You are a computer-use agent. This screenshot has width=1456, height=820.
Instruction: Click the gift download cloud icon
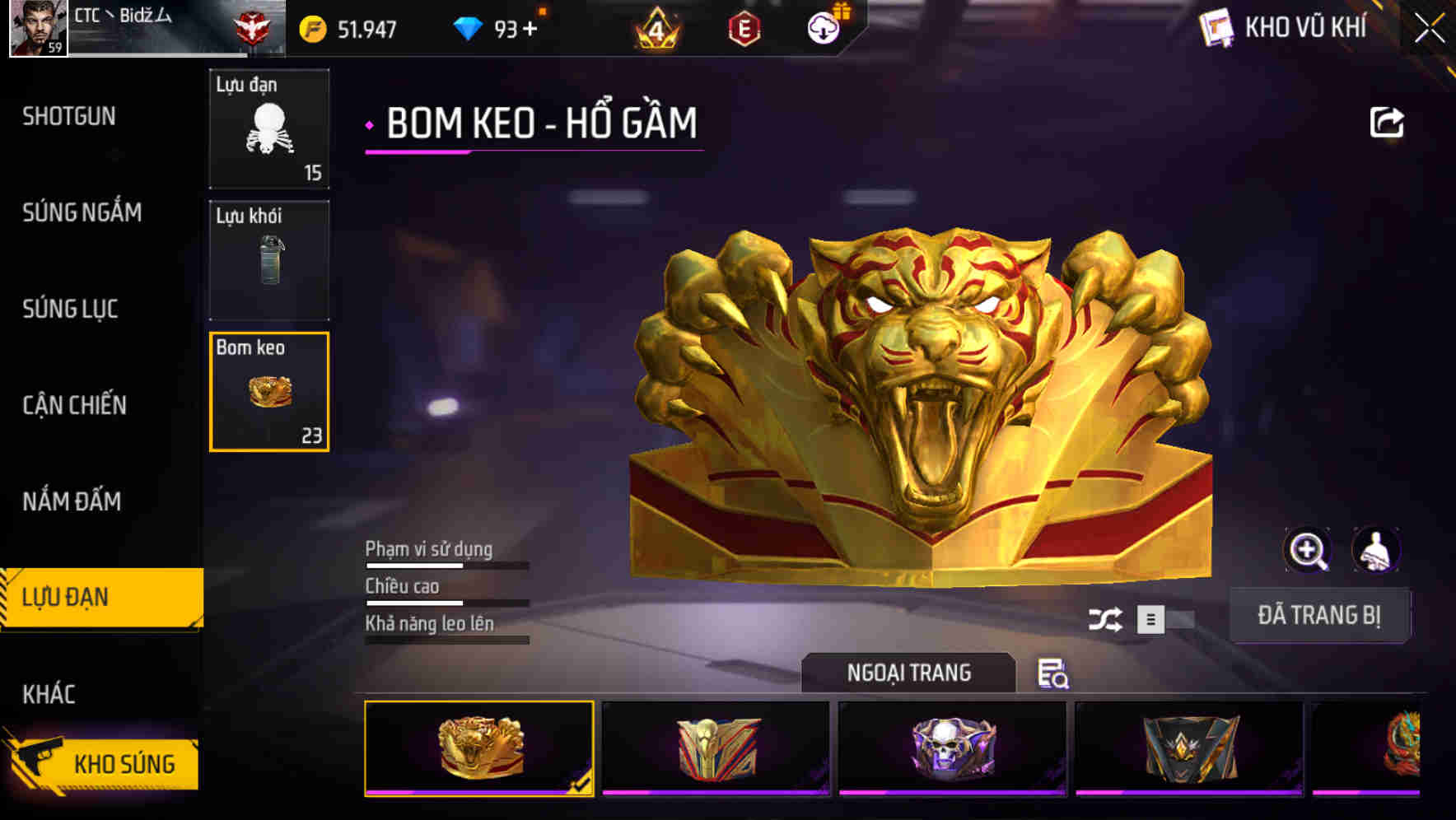click(x=823, y=27)
